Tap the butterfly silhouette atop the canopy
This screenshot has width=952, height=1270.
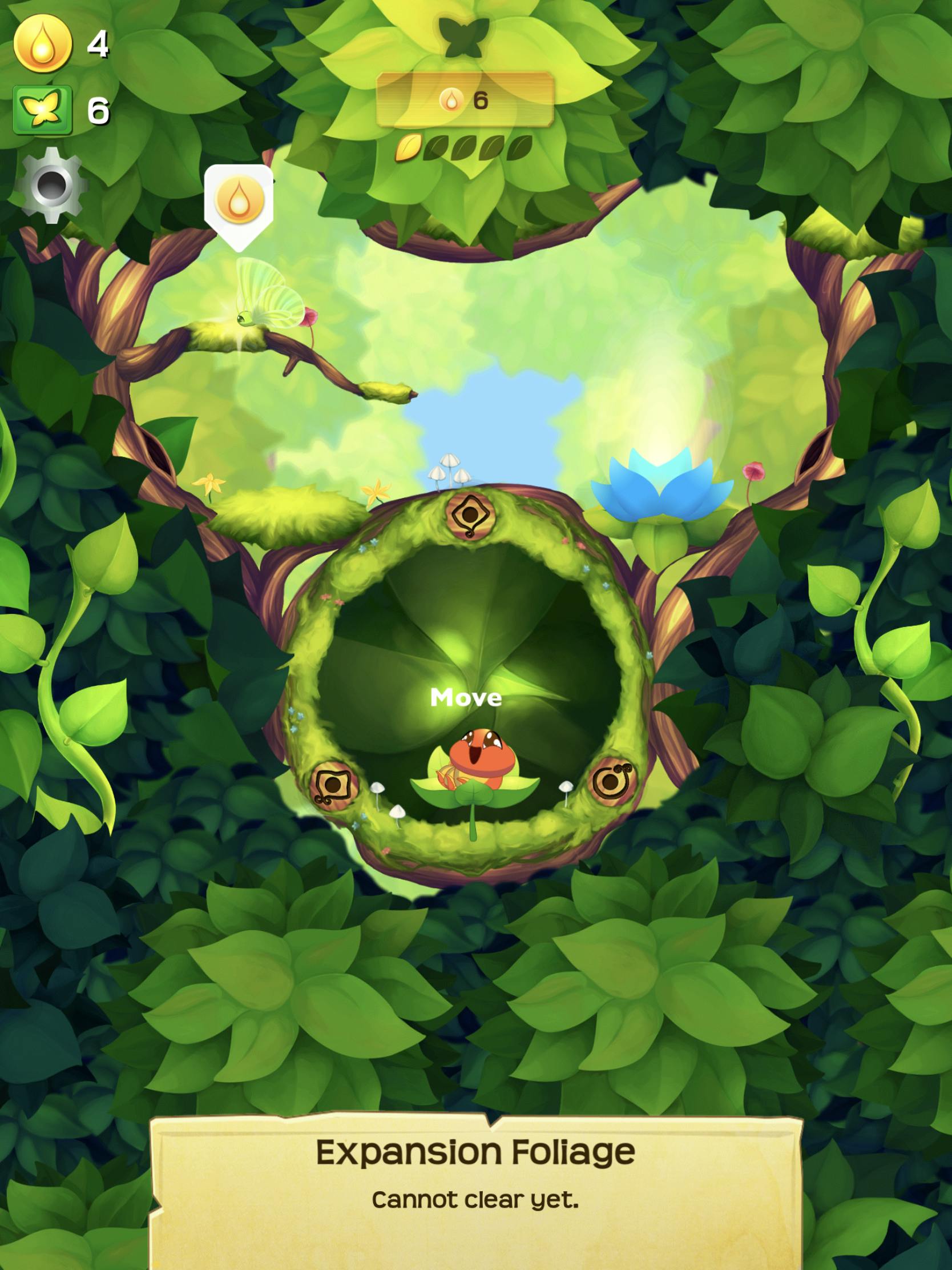pos(463,37)
